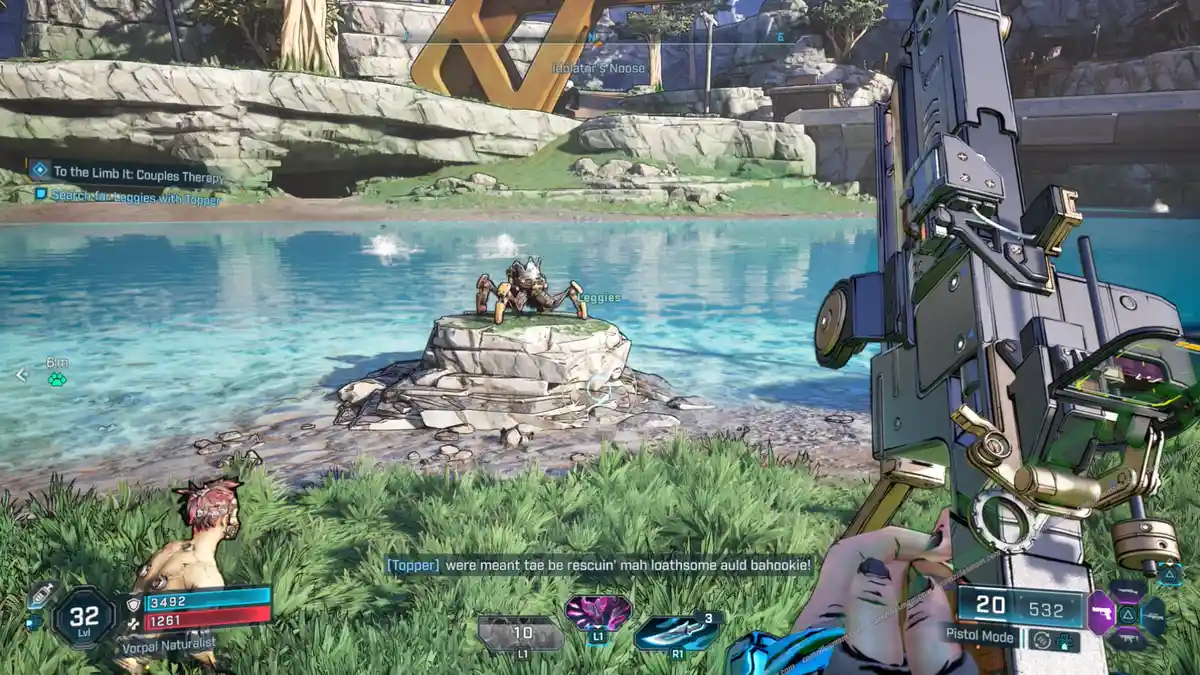Equip the blue right-side weapon wheel slot
1200x675 pixels.
tap(1155, 615)
